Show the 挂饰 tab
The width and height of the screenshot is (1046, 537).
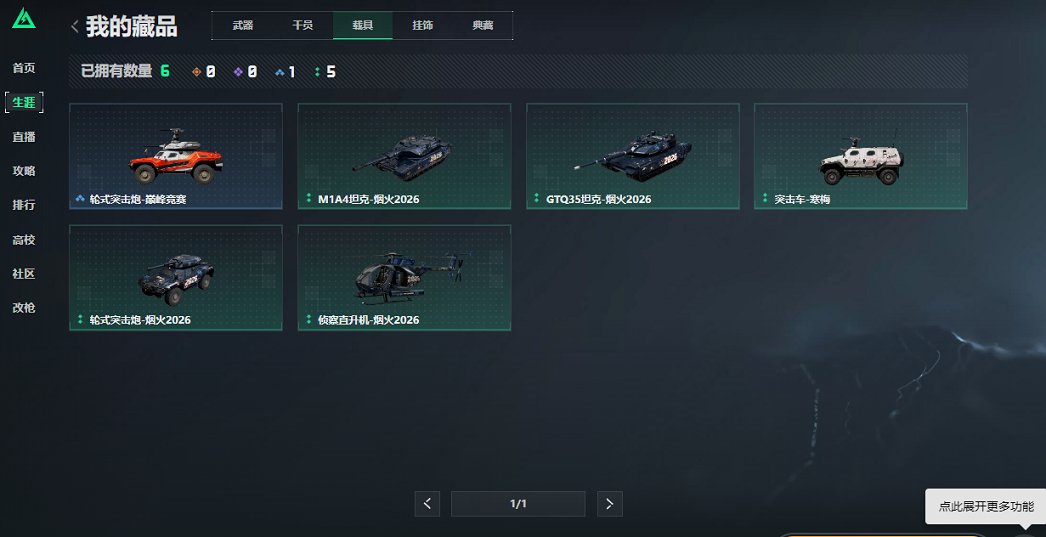coord(422,25)
